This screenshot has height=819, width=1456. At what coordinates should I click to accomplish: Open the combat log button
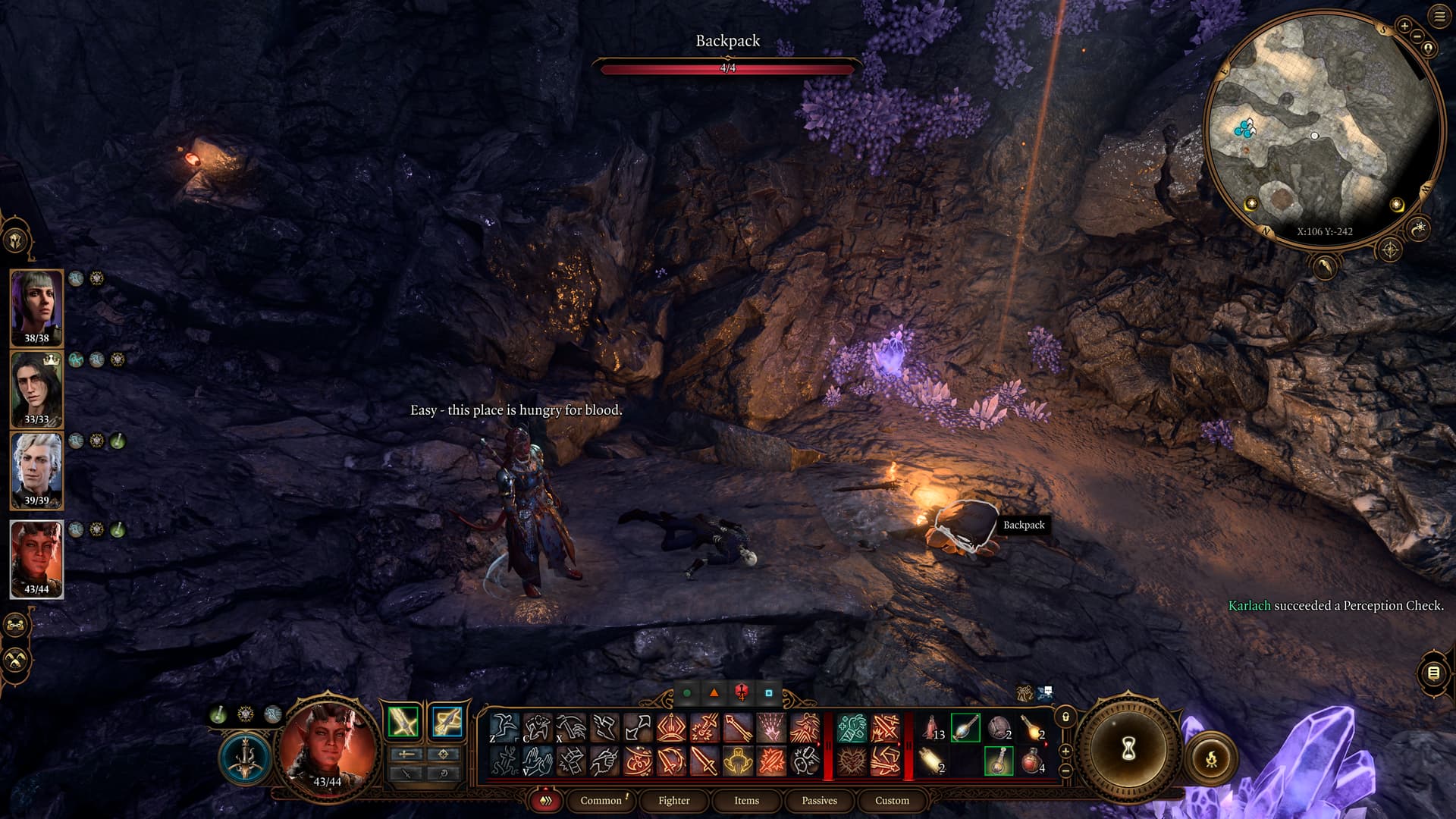tap(1432, 673)
